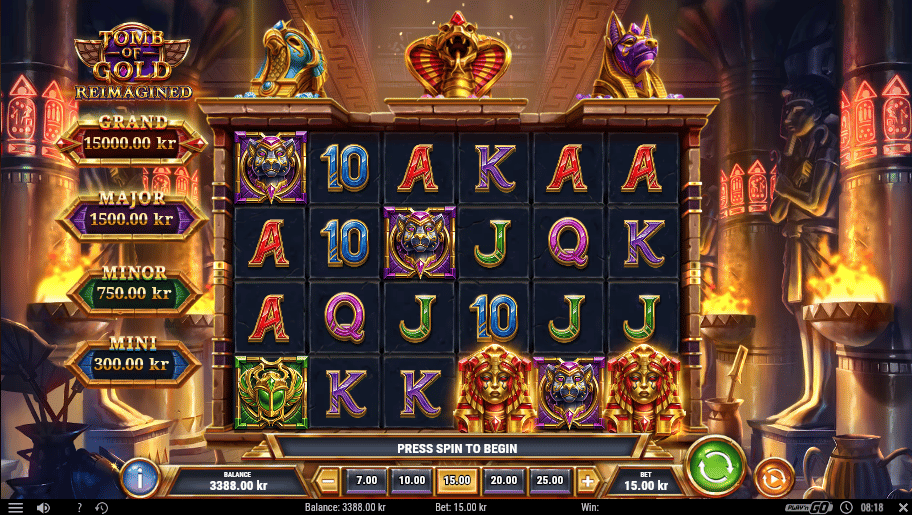Set the bet to 20.00
The image size is (912, 515).
[503, 481]
